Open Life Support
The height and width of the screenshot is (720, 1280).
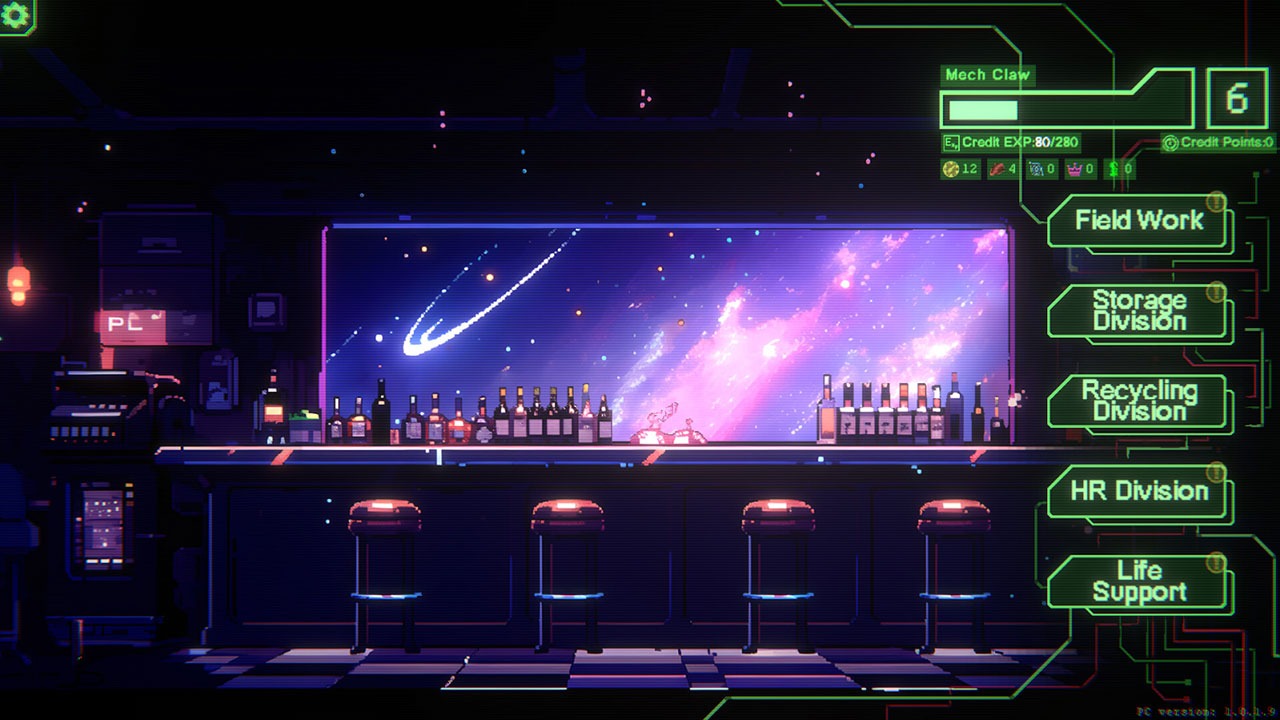tap(1139, 582)
